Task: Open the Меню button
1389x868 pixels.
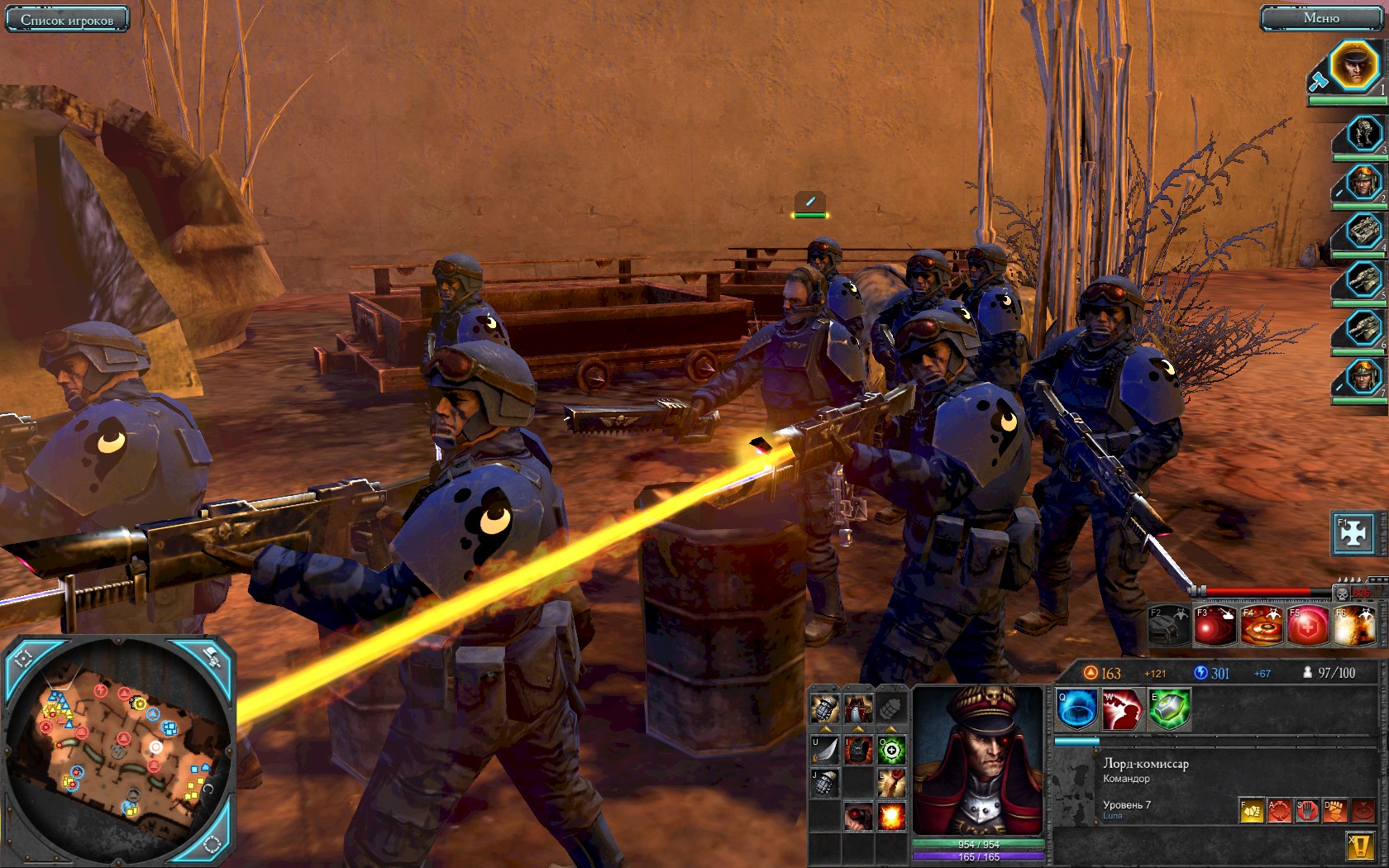Action: coord(1320,18)
